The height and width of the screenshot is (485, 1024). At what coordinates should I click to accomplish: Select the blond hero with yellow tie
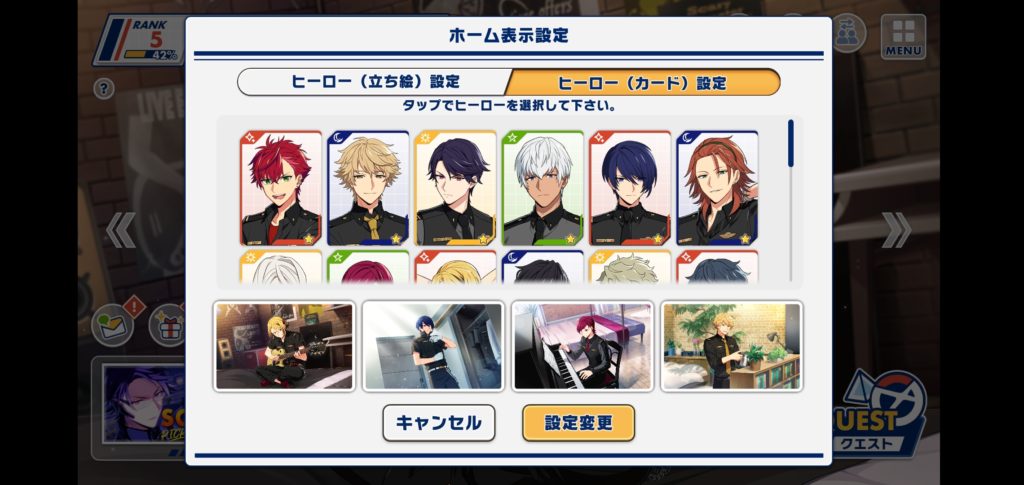coord(368,188)
